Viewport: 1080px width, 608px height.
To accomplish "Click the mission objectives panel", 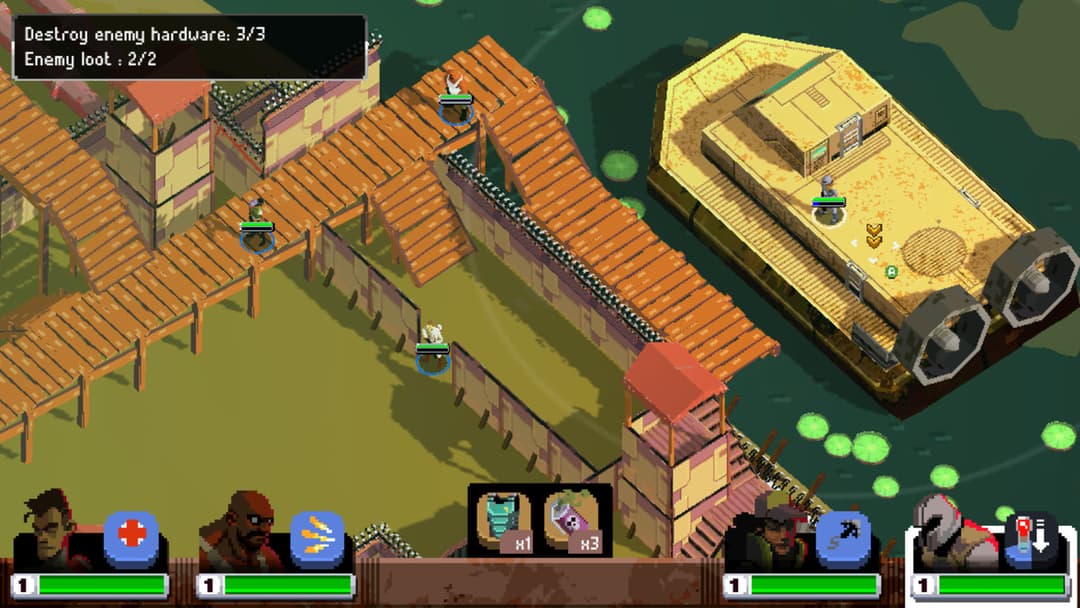I will [x=189, y=47].
